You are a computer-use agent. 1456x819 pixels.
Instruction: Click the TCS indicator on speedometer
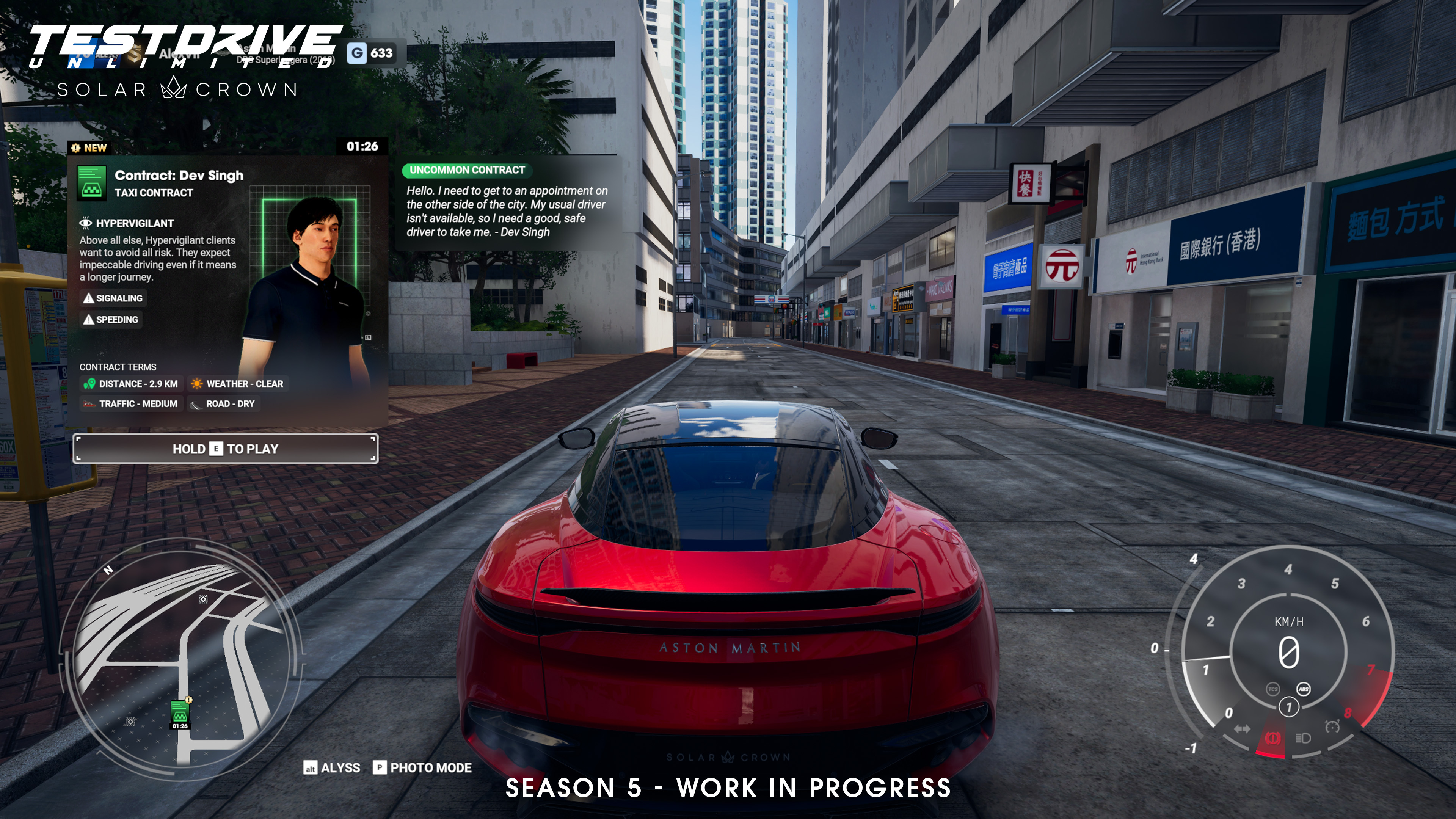tap(1272, 689)
